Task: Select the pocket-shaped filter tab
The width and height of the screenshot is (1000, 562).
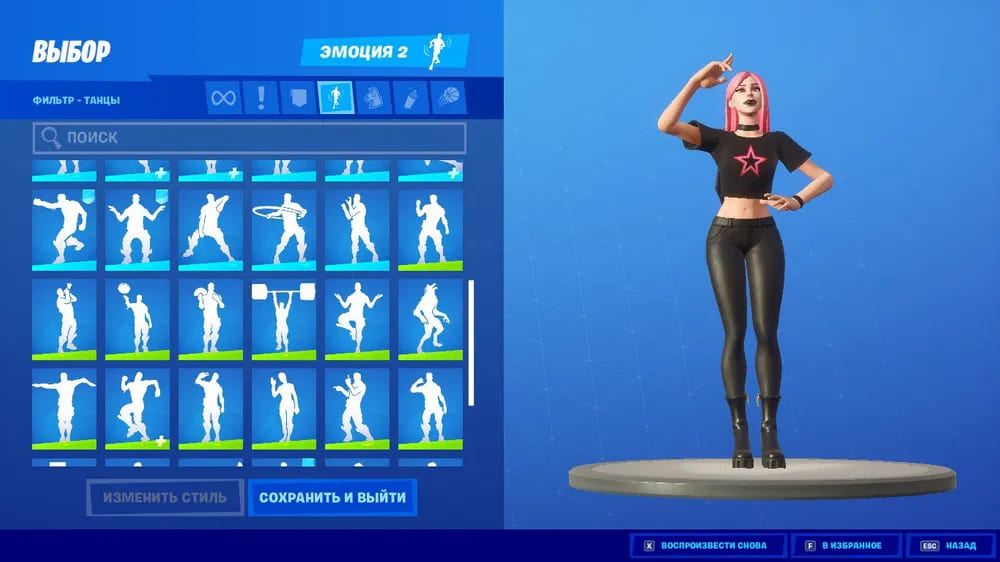Action: coord(298,98)
